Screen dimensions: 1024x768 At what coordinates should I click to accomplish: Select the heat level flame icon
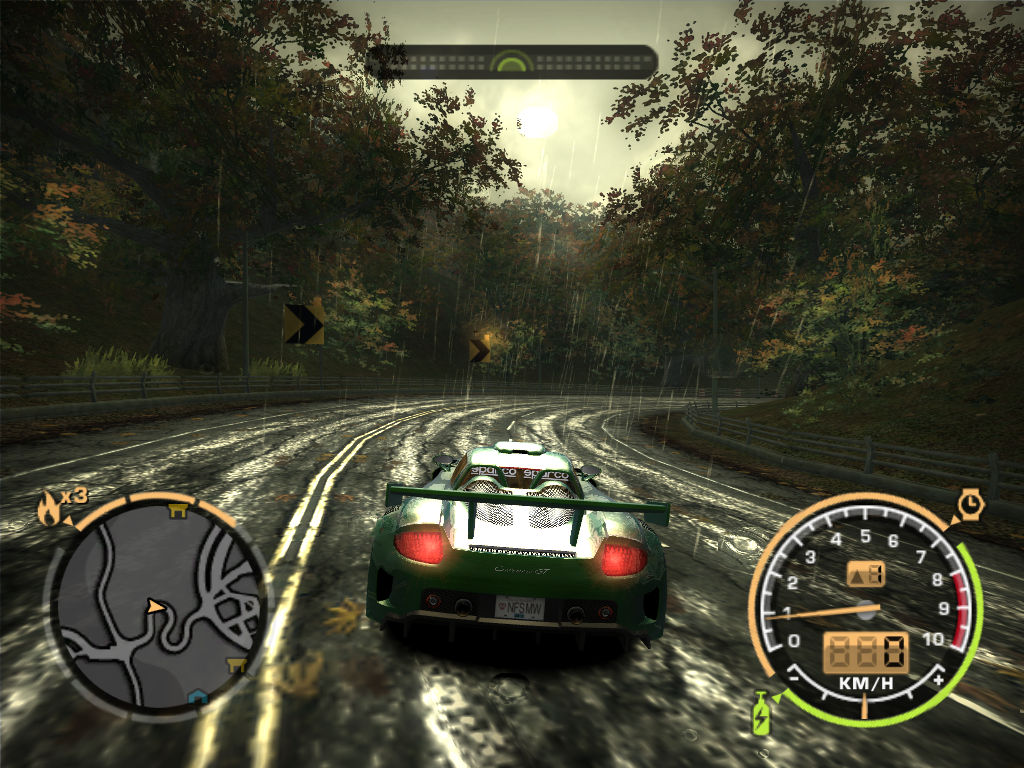point(48,509)
